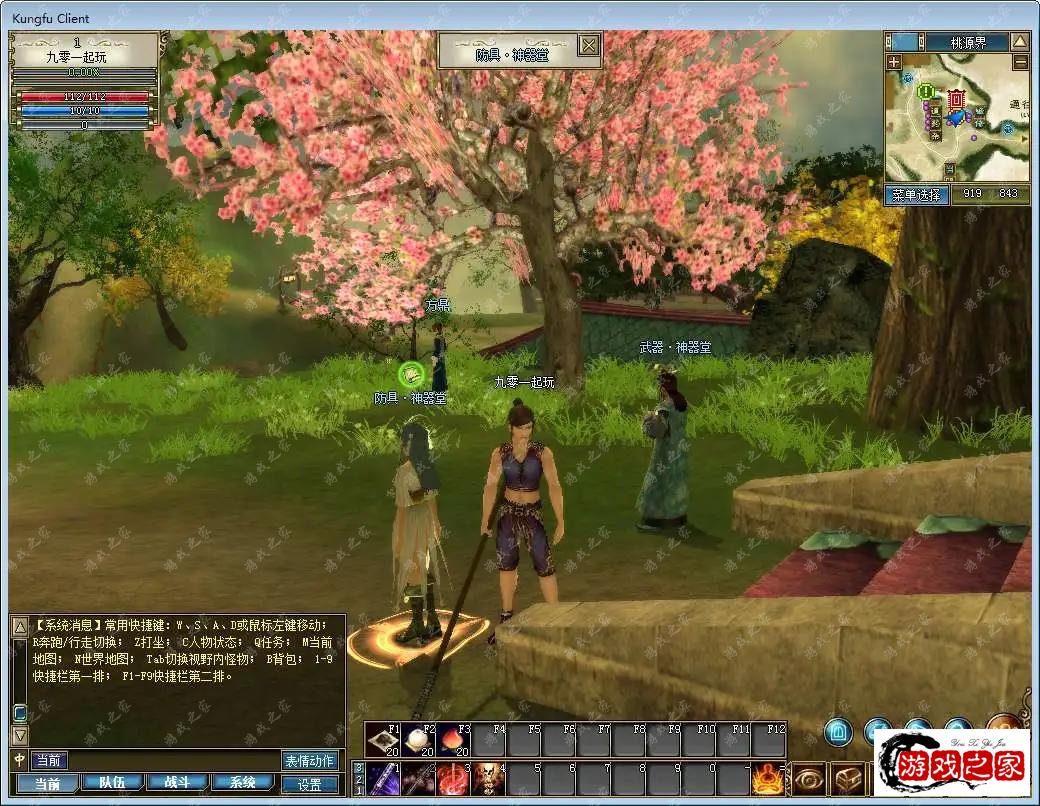Click the eye icon beside the hotbar

pos(808,779)
